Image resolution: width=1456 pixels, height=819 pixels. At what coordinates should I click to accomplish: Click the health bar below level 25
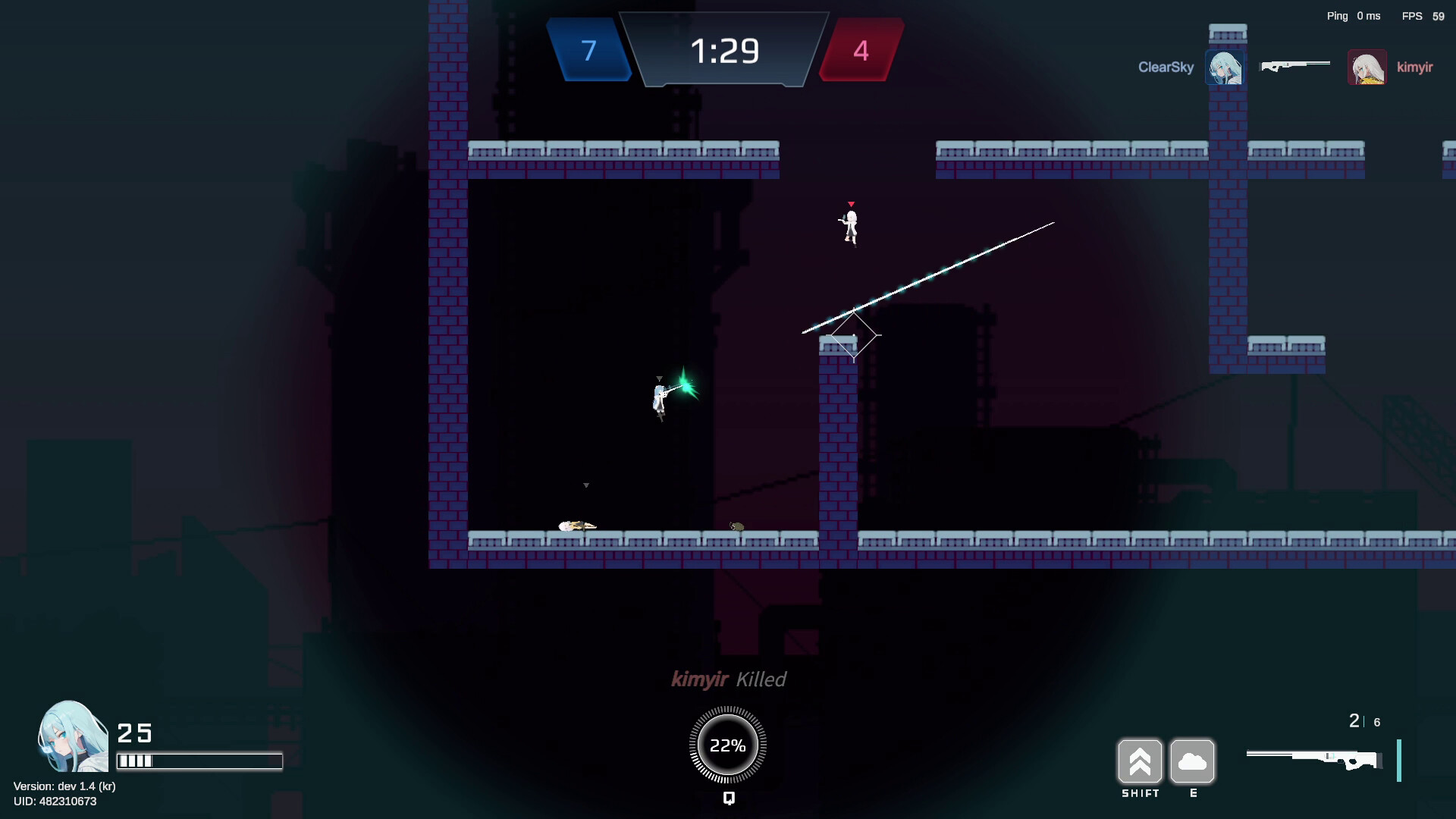pyautogui.click(x=199, y=759)
